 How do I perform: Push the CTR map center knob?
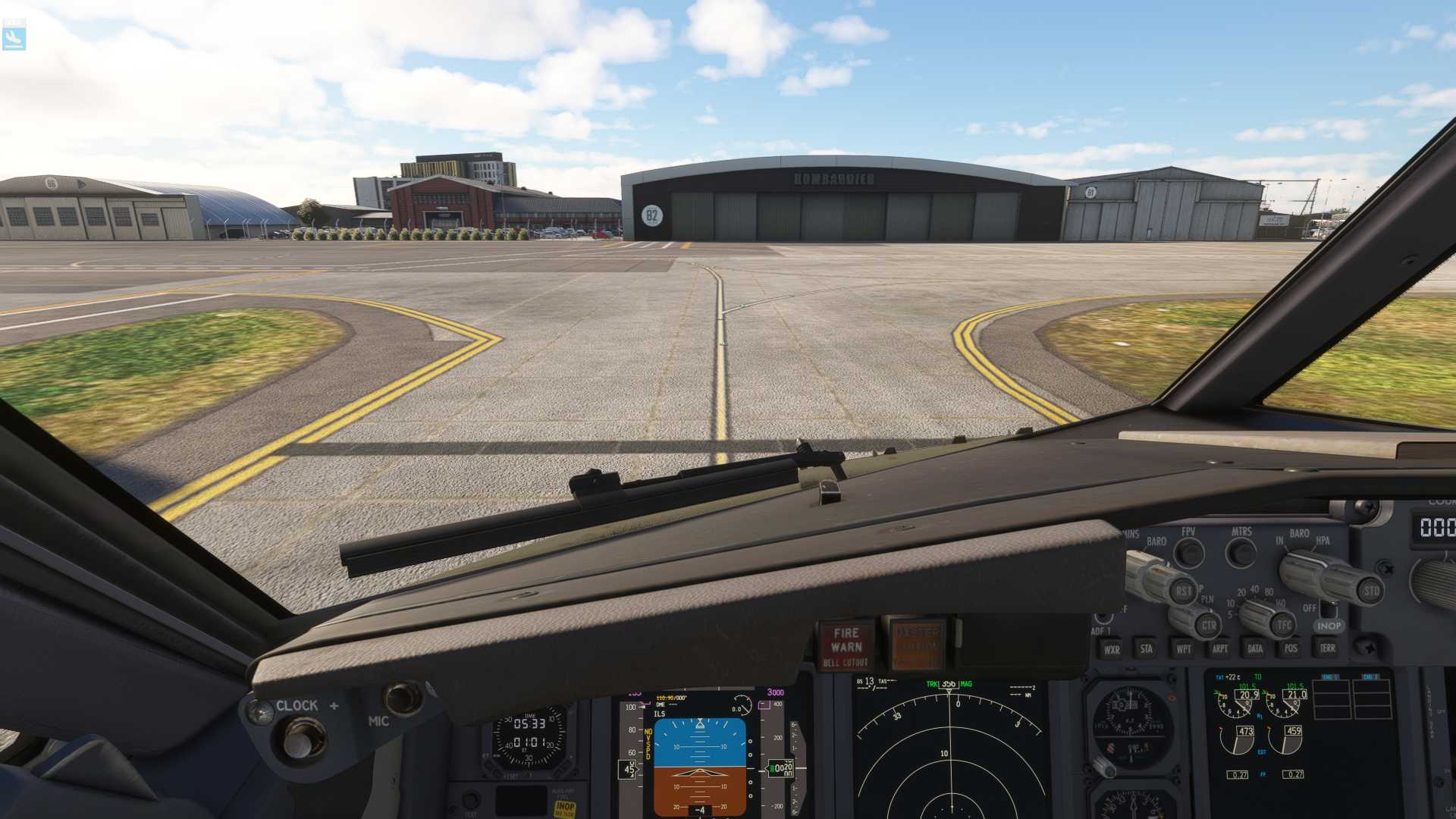pos(1208,626)
